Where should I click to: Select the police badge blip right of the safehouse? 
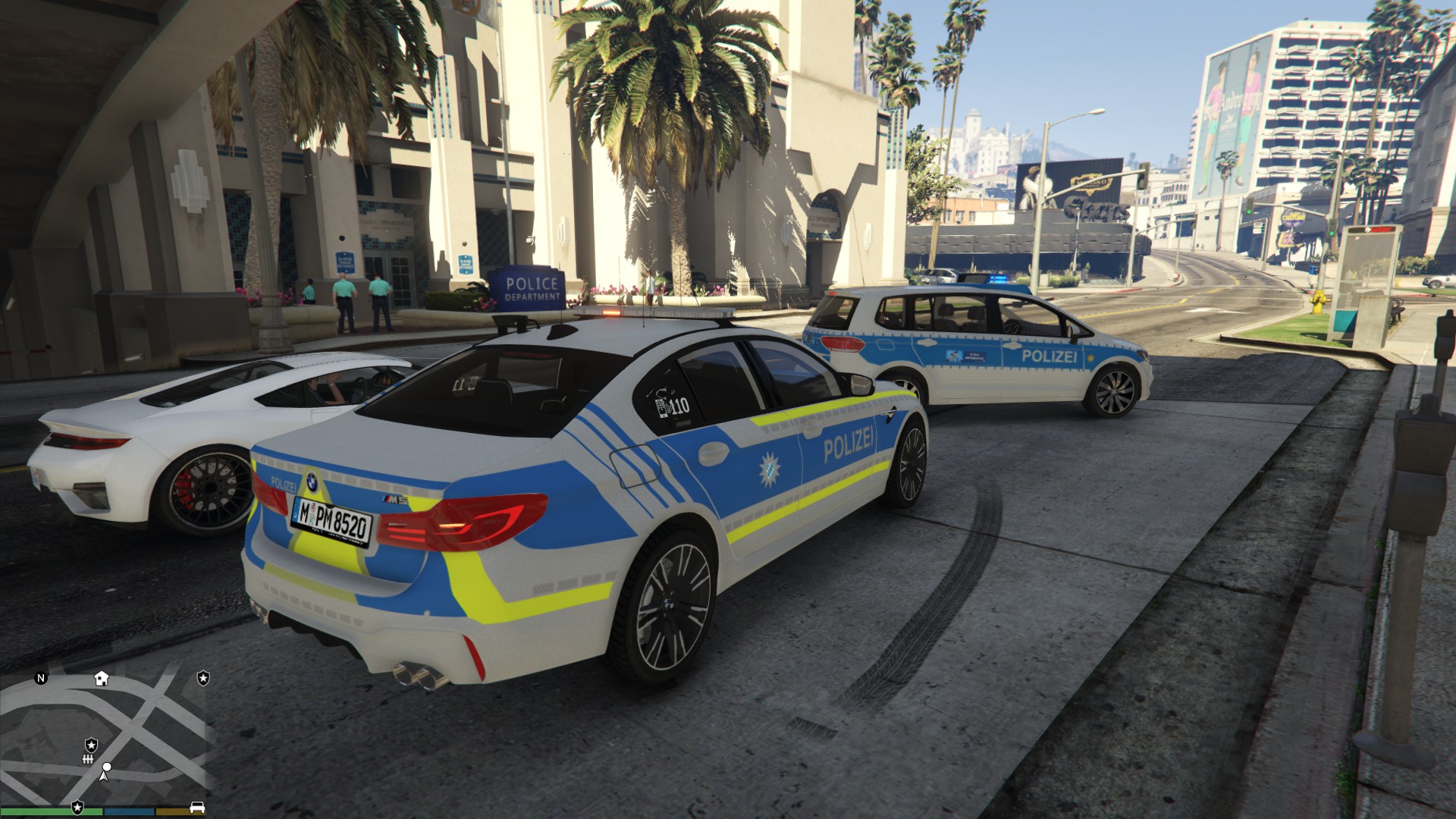pyautogui.click(x=203, y=678)
